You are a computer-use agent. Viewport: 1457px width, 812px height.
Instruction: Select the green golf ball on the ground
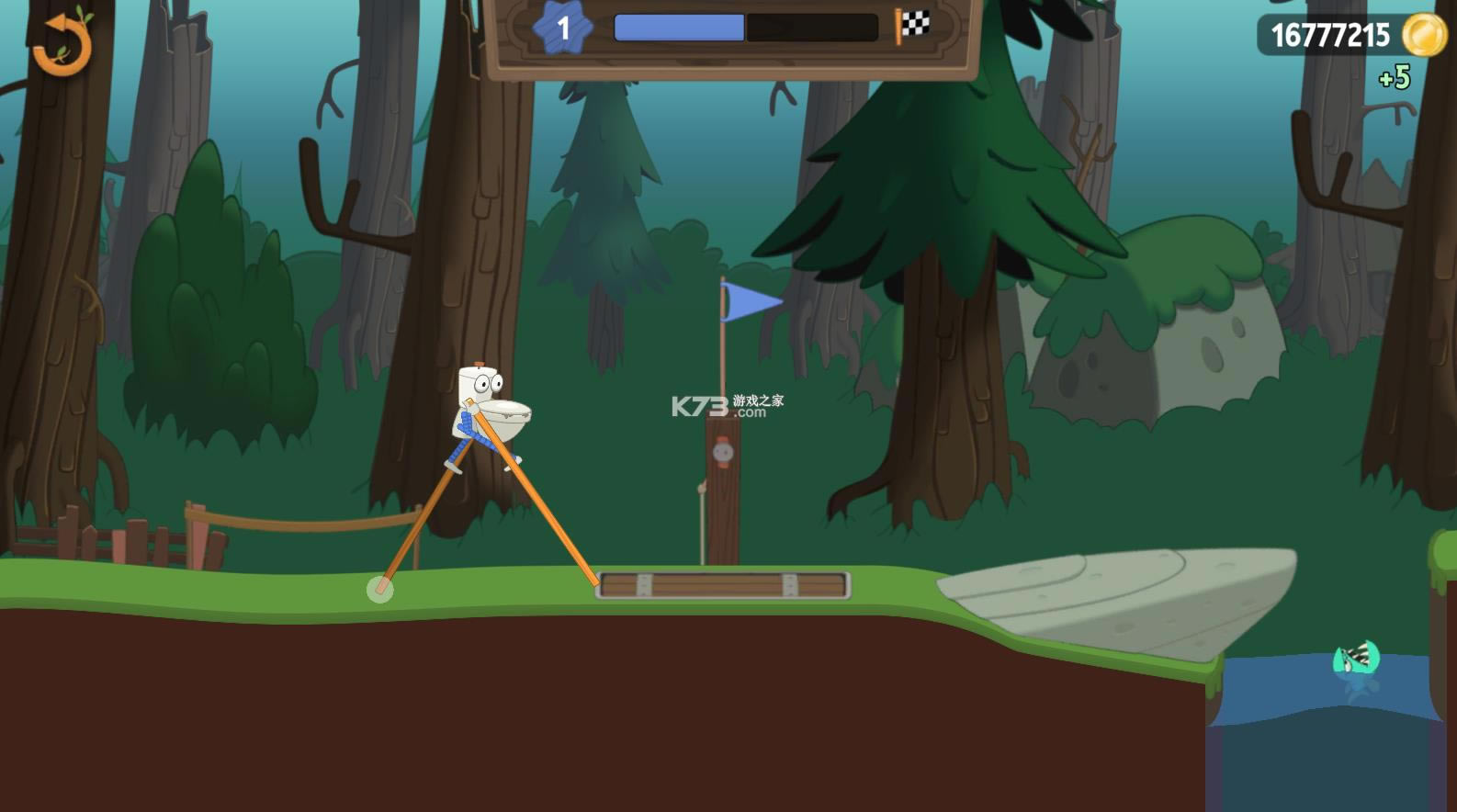click(x=379, y=589)
